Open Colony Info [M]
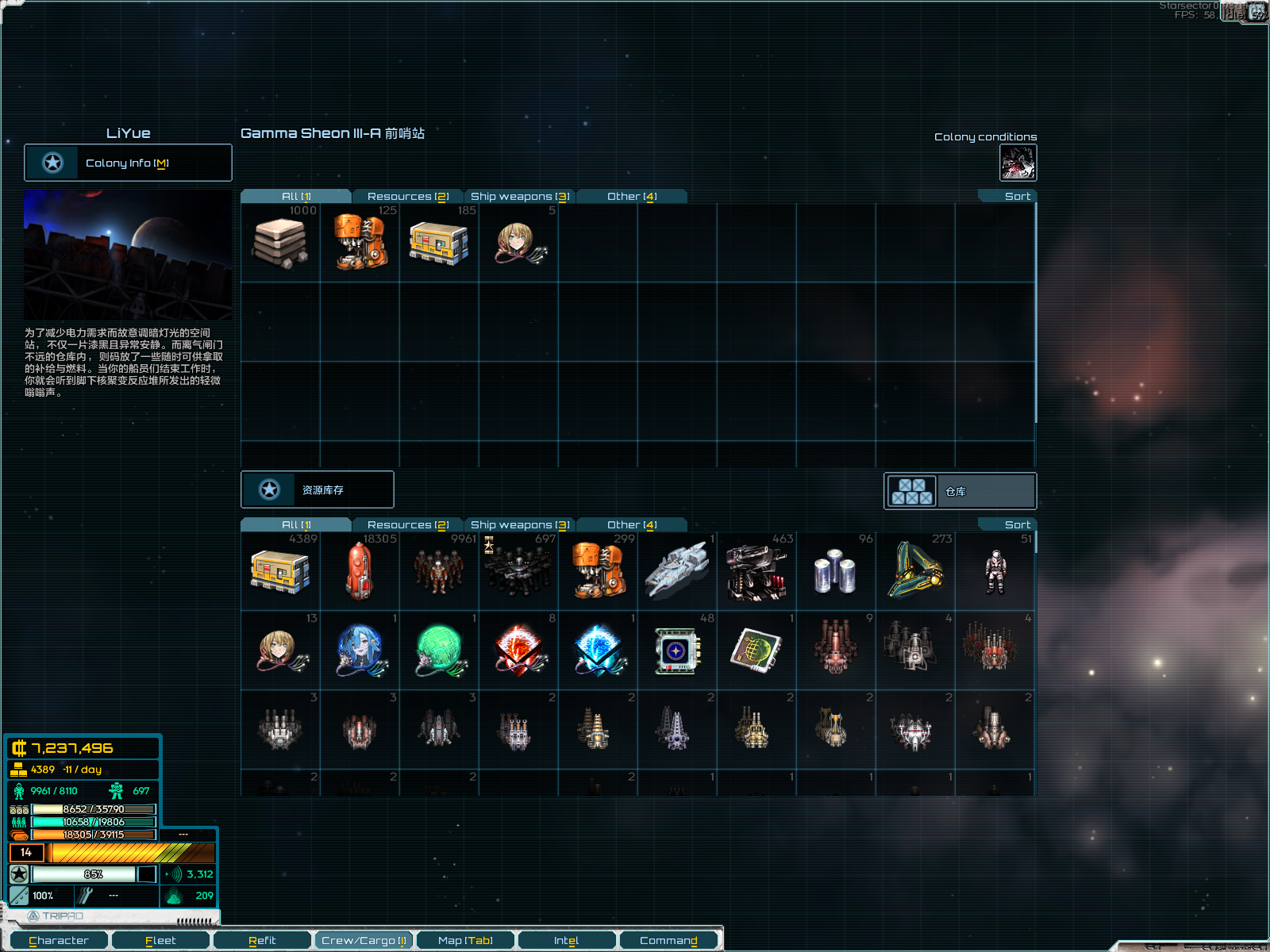 coord(128,163)
